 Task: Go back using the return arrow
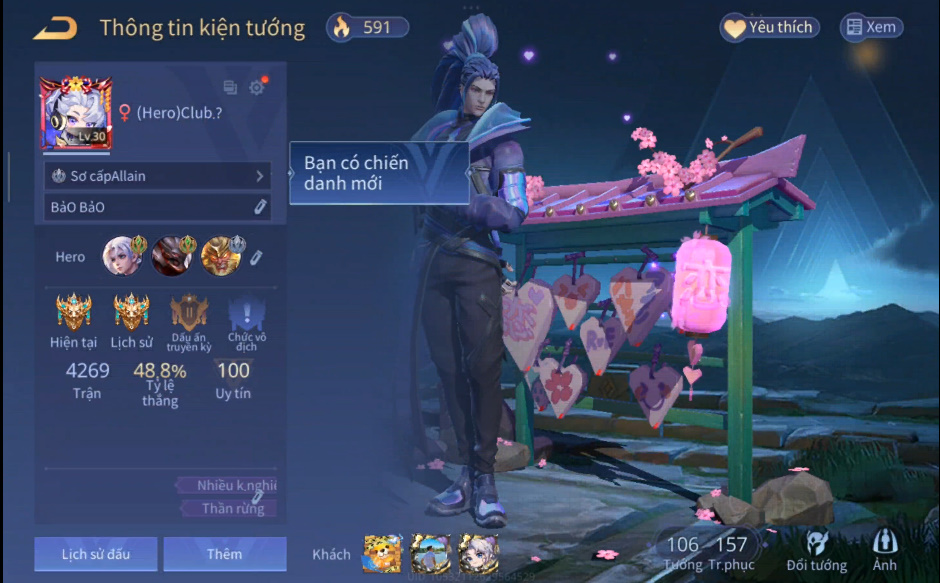click(x=55, y=28)
